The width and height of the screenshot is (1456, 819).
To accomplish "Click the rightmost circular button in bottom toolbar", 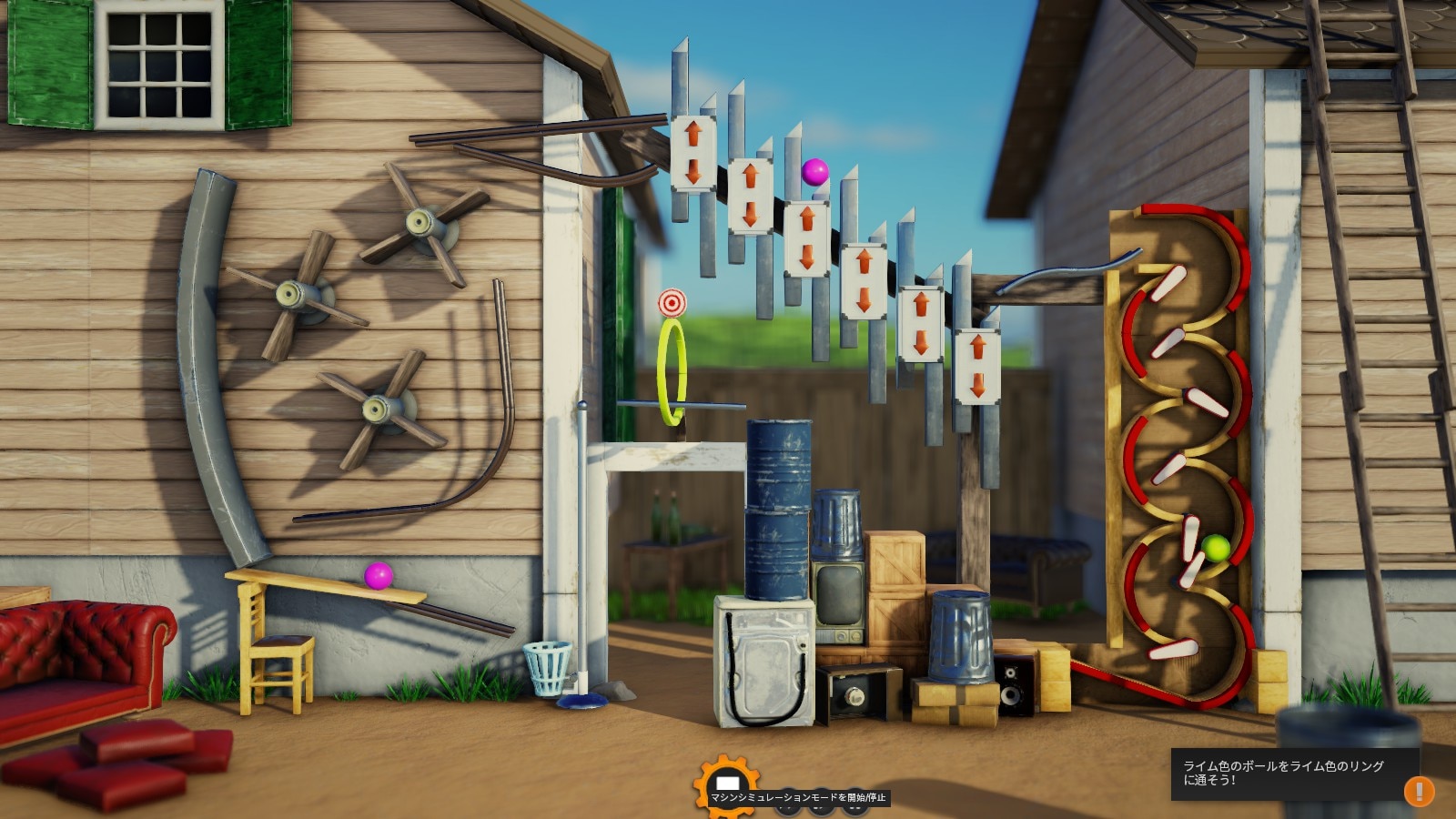I will (854, 804).
